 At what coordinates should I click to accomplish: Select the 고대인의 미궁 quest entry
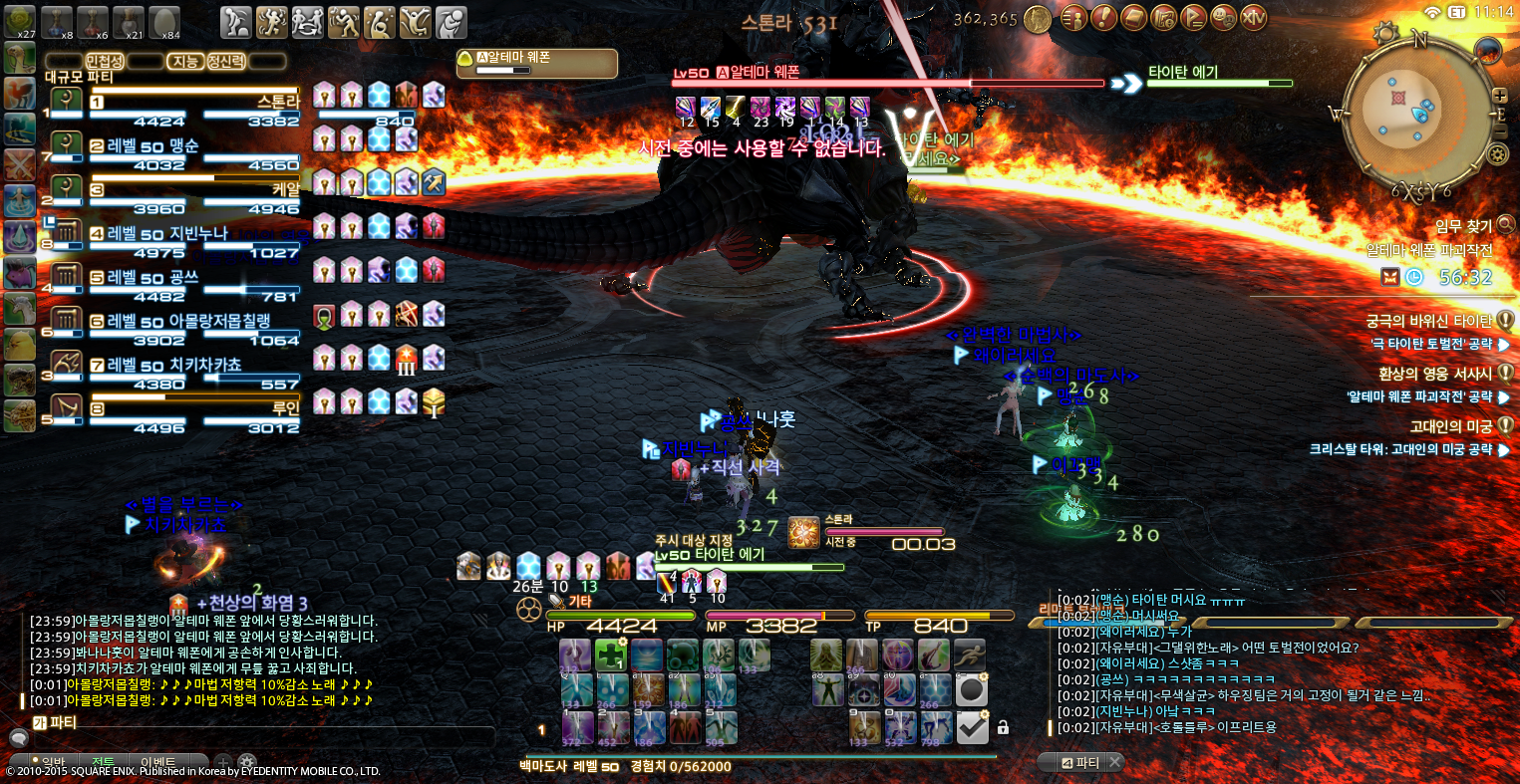pyautogui.click(x=1443, y=426)
